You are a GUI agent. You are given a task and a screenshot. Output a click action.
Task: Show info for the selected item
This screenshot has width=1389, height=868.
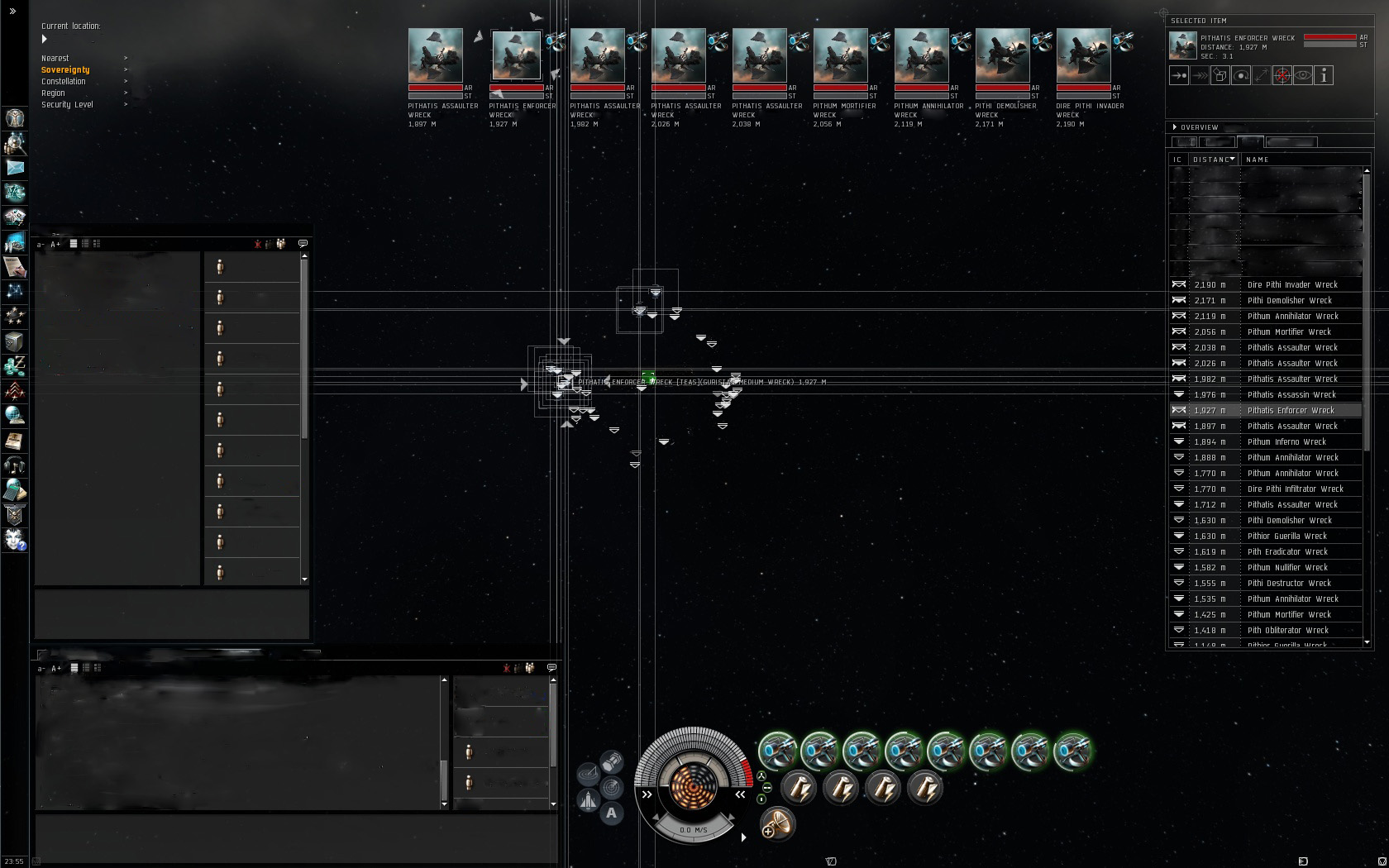coord(1324,76)
